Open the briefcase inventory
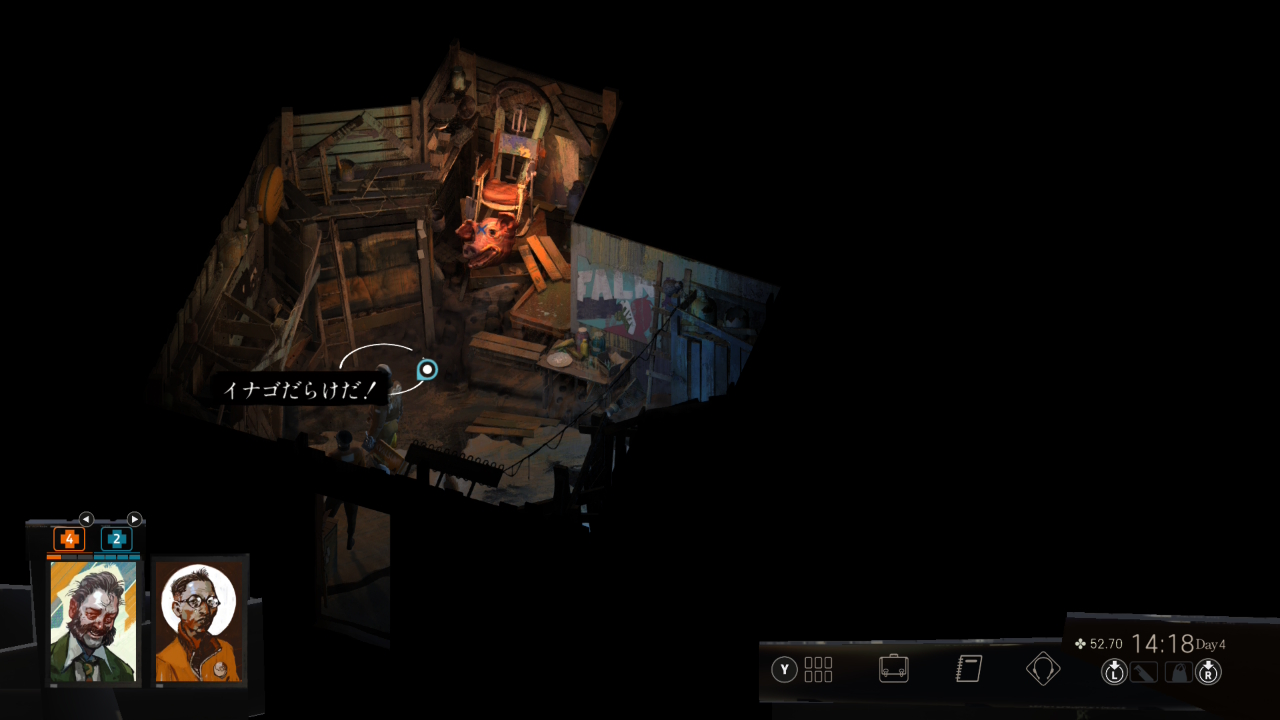Image resolution: width=1280 pixels, height=720 pixels. pos(893,669)
